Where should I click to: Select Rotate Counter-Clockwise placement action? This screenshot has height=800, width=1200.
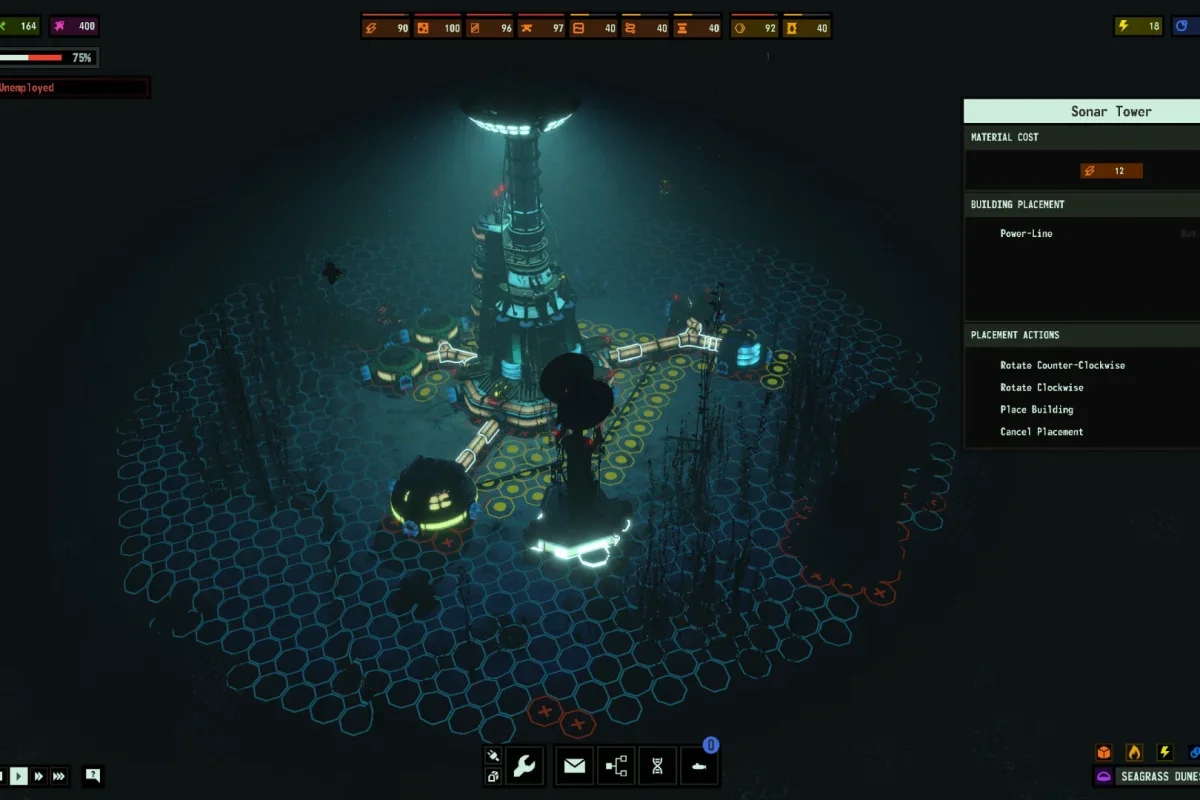(x=1062, y=365)
